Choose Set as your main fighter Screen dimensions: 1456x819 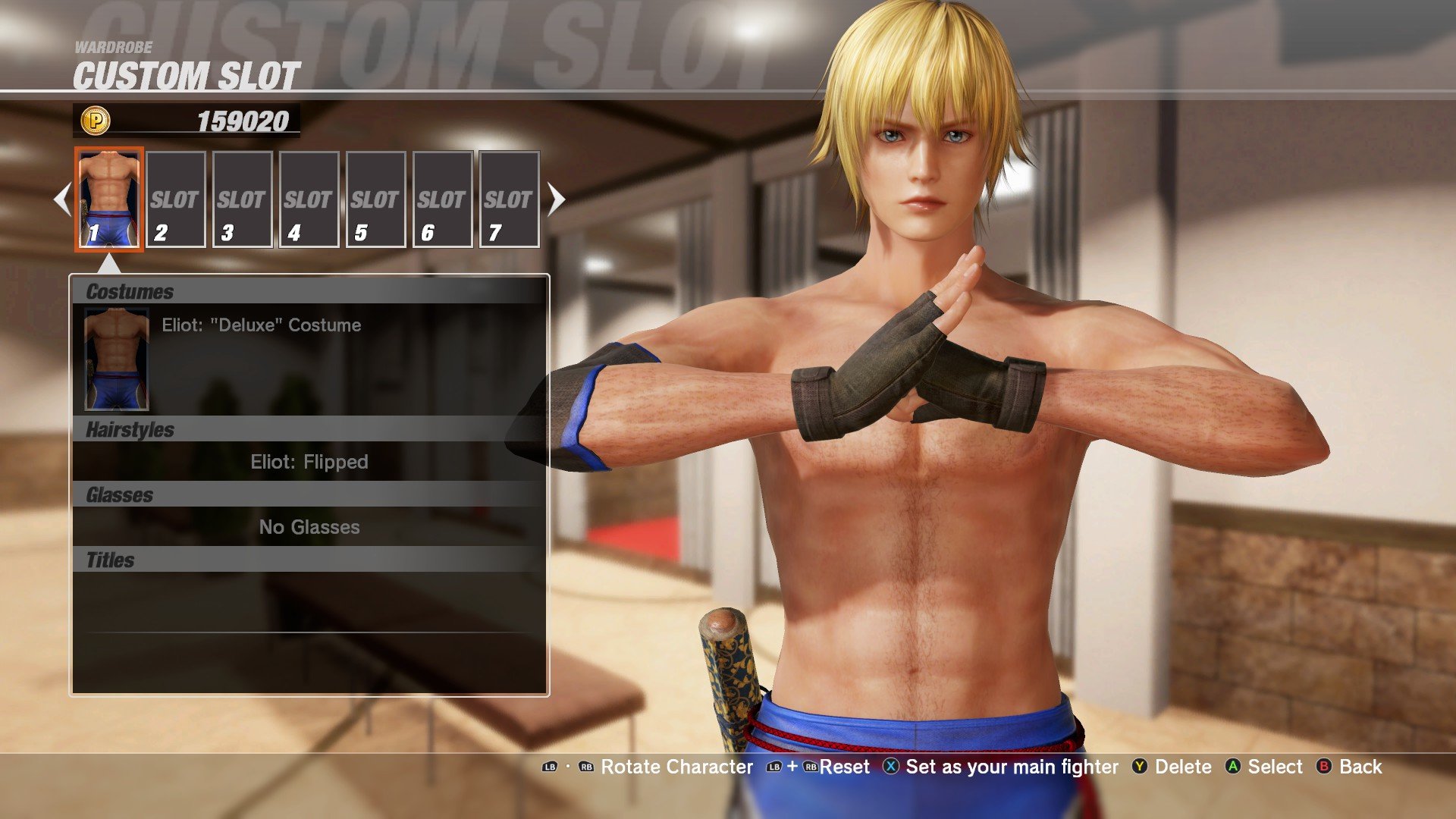[1001, 767]
